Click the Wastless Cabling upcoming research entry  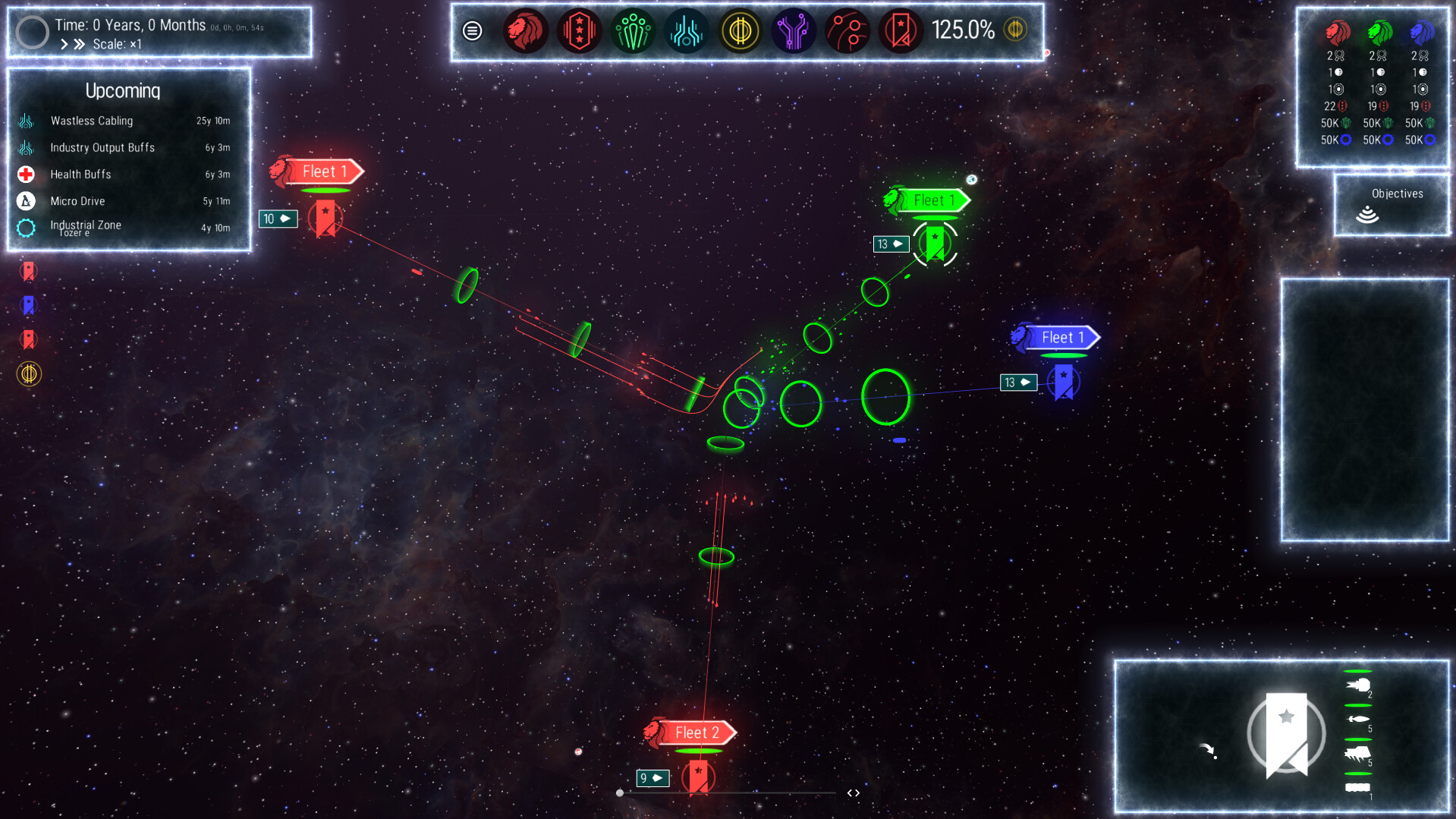[x=91, y=121]
